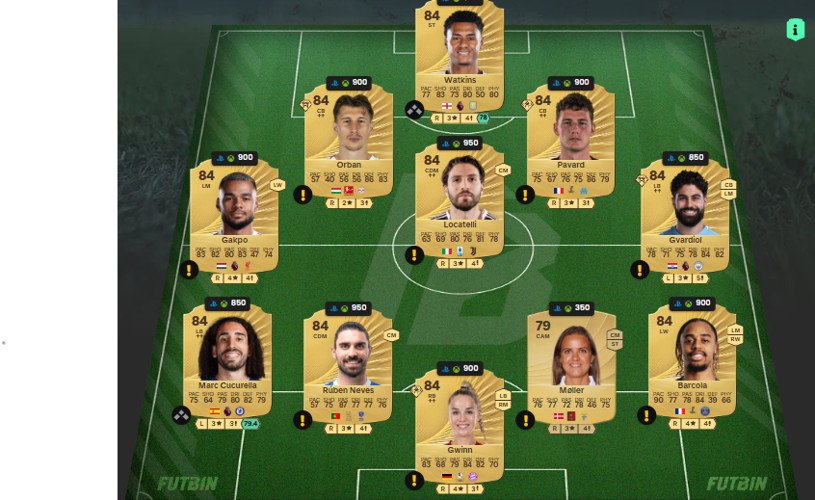Open the green info icon
Viewport: 815px width, 500px height.
(x=795, y=30)
